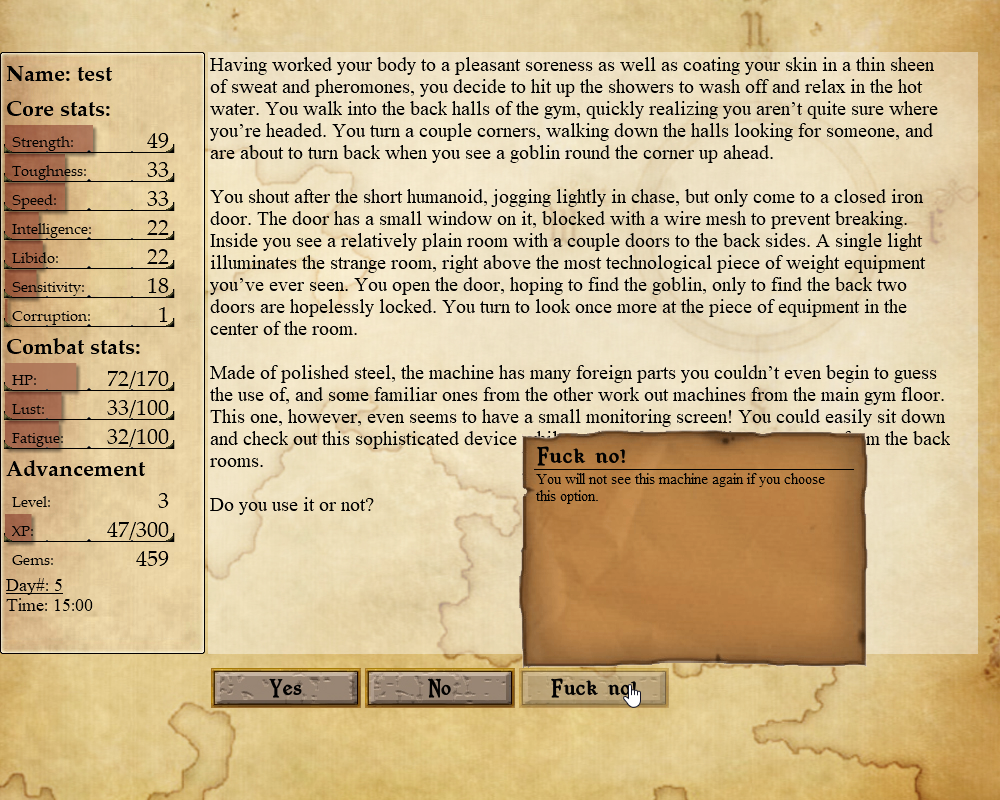The image size is (1000, 800).
Task: Choose Yes to use the machine
Action: pyautogui.click(x=286, y=688)
